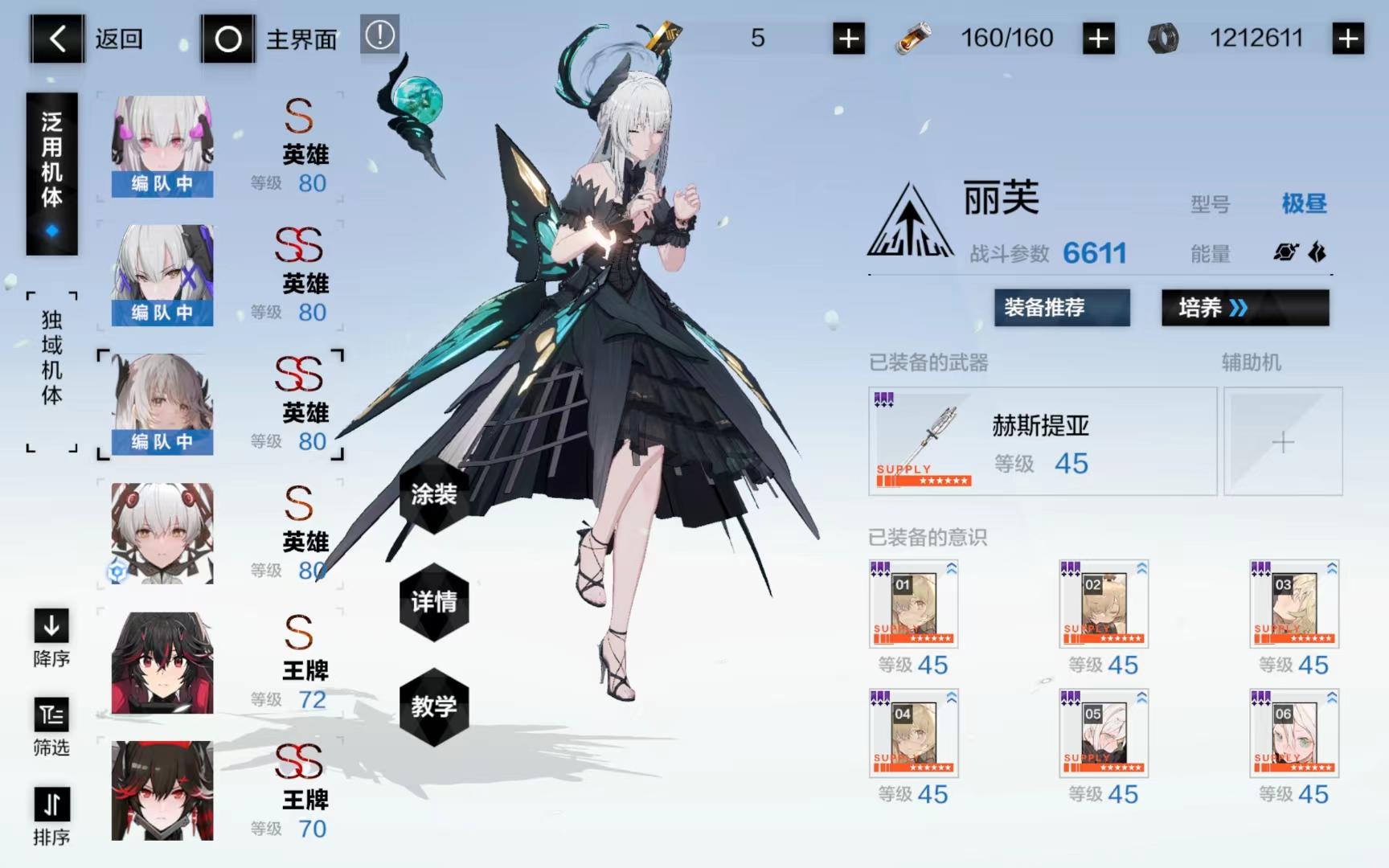Open the 详情 details hexagon icon

(434, 603)
